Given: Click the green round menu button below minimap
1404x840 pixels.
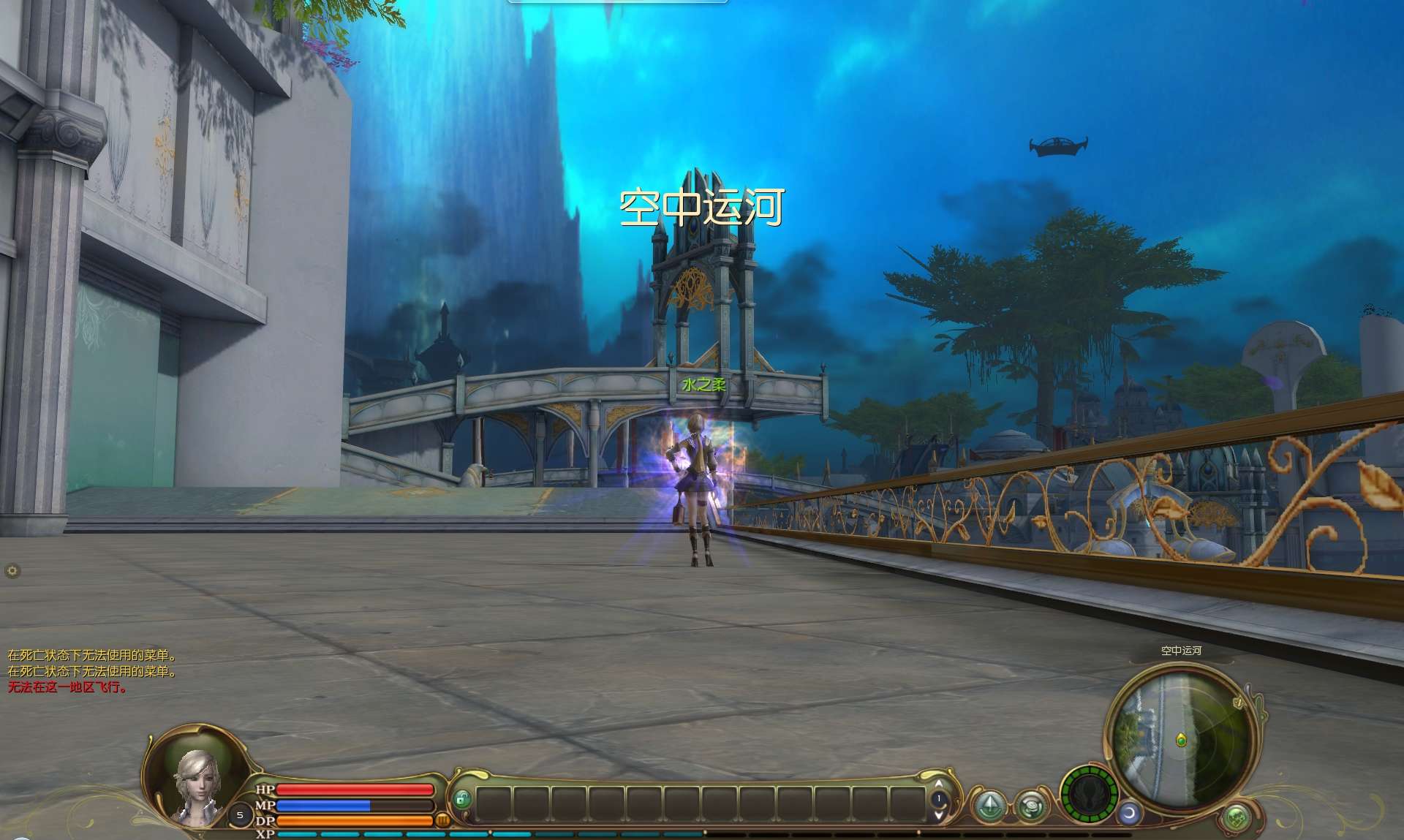Looking at the screenshot, I should pos(1237,817).
